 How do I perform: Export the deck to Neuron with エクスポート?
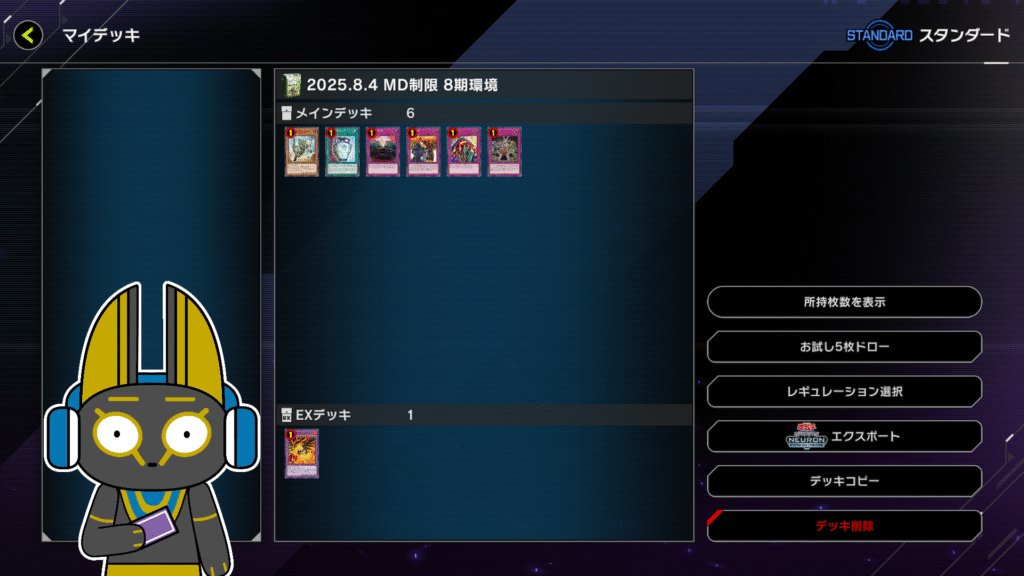coord(844,437)
